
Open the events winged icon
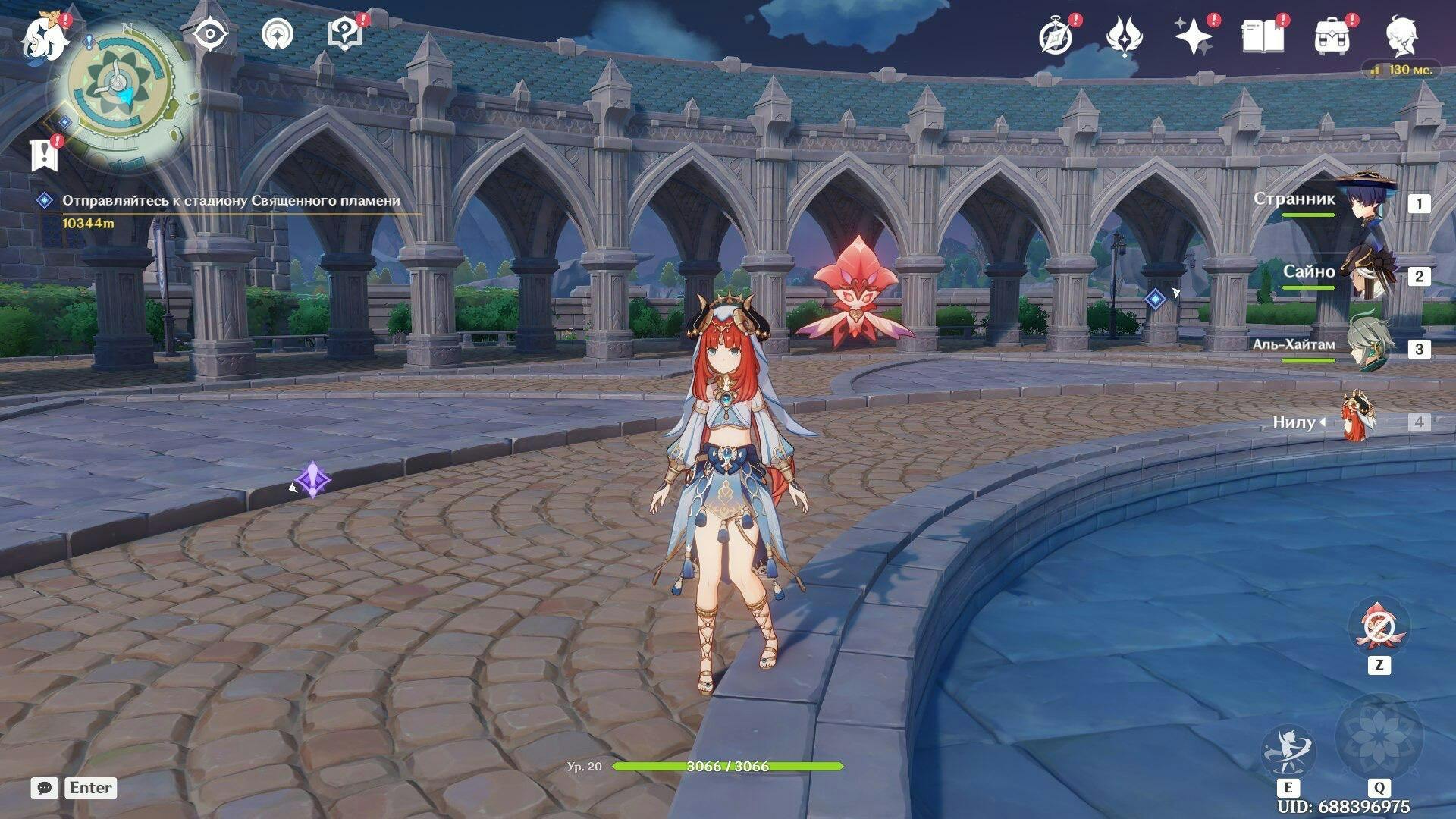[x=1125, y=36]
